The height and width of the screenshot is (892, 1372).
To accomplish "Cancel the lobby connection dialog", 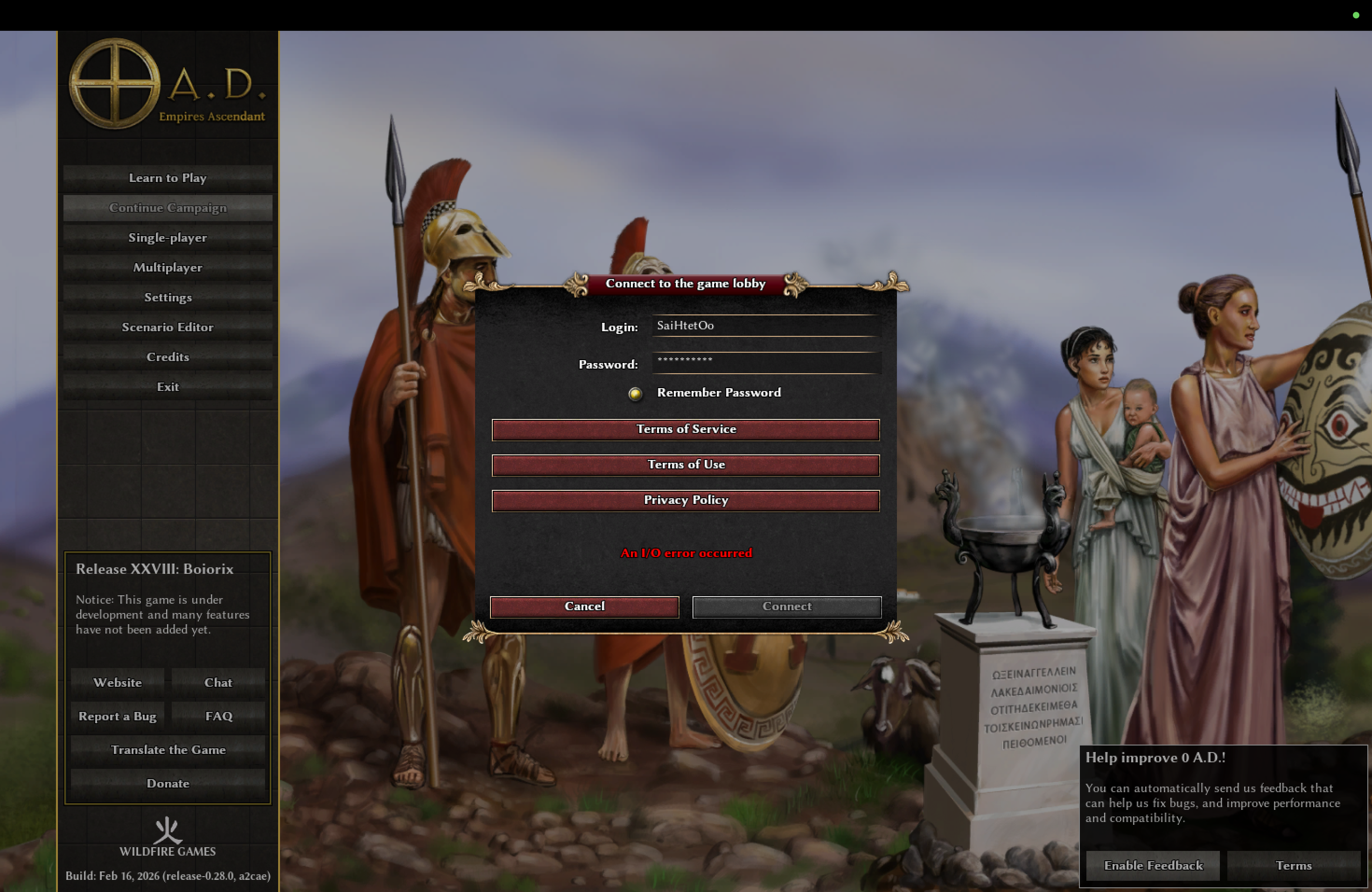I will (584, 606).
